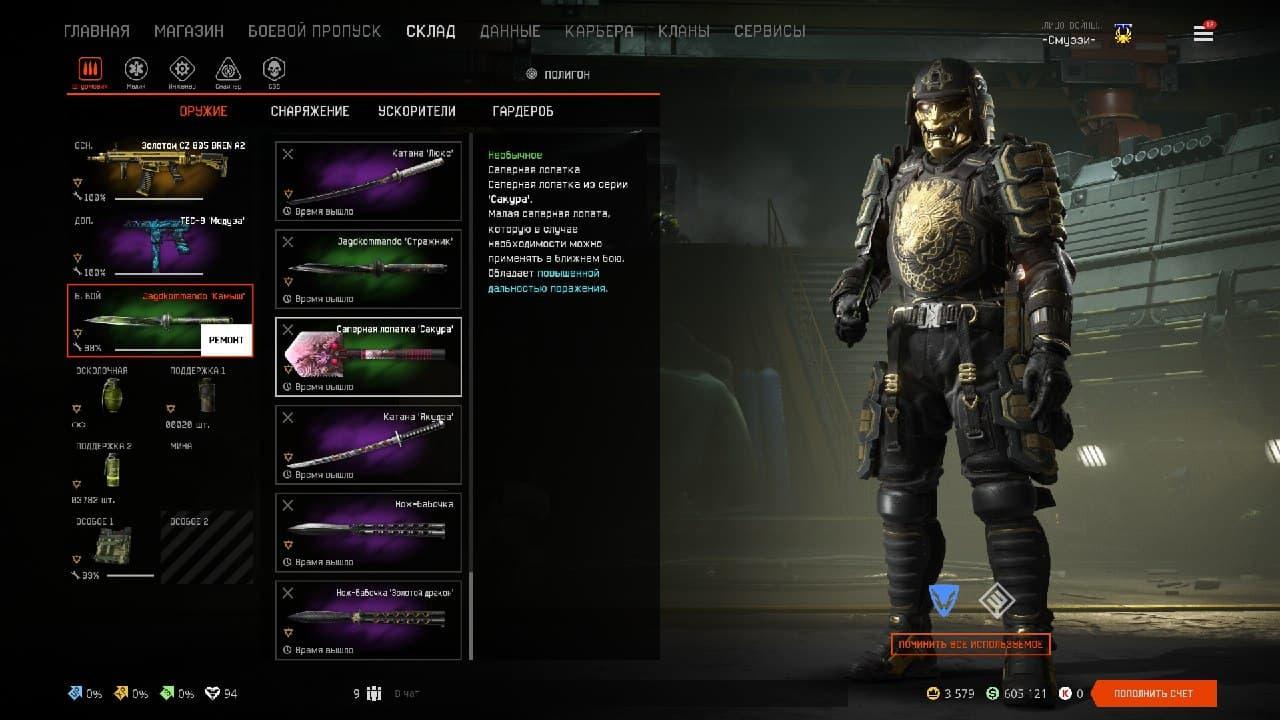Screen dimensions: 1280x720
Task: Open the Сервисы services menu
Action: pyautogui.click(x=769, y=31)
